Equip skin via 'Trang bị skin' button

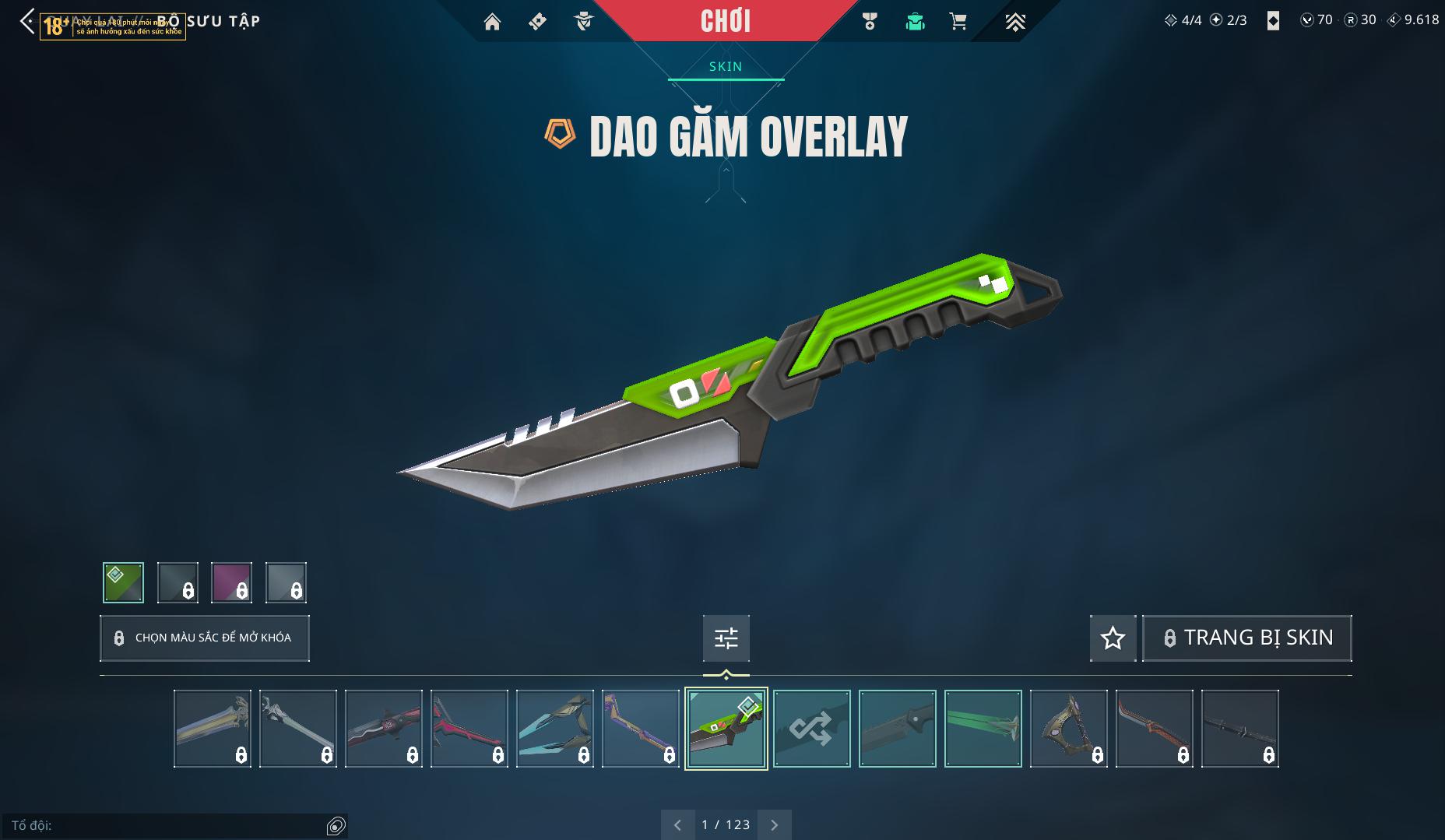(1246, 638)
